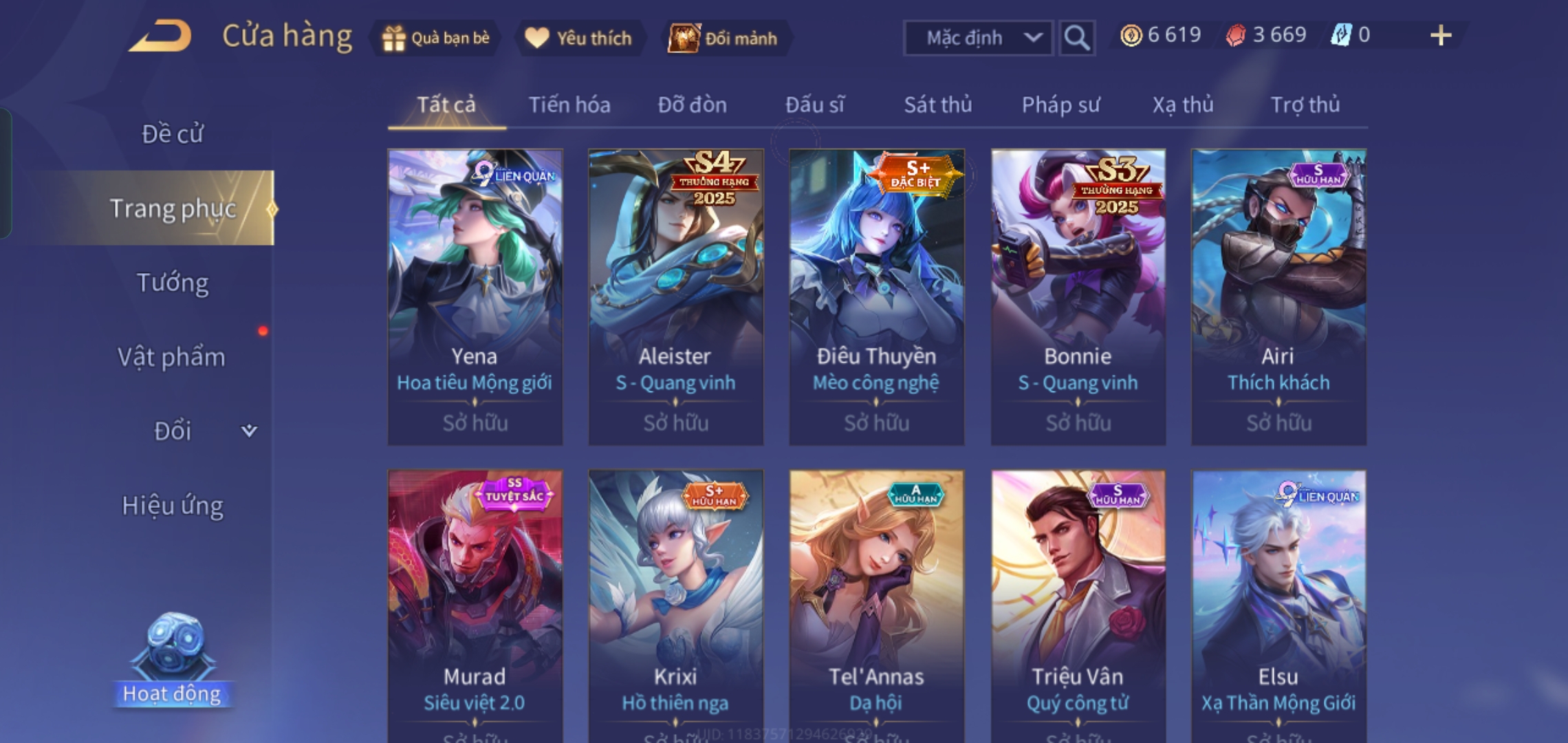Switch to the Tiến hóa tab
The height and width of the screenshot is (743, 1568).
pyautogui.click(x=569, y=105)
